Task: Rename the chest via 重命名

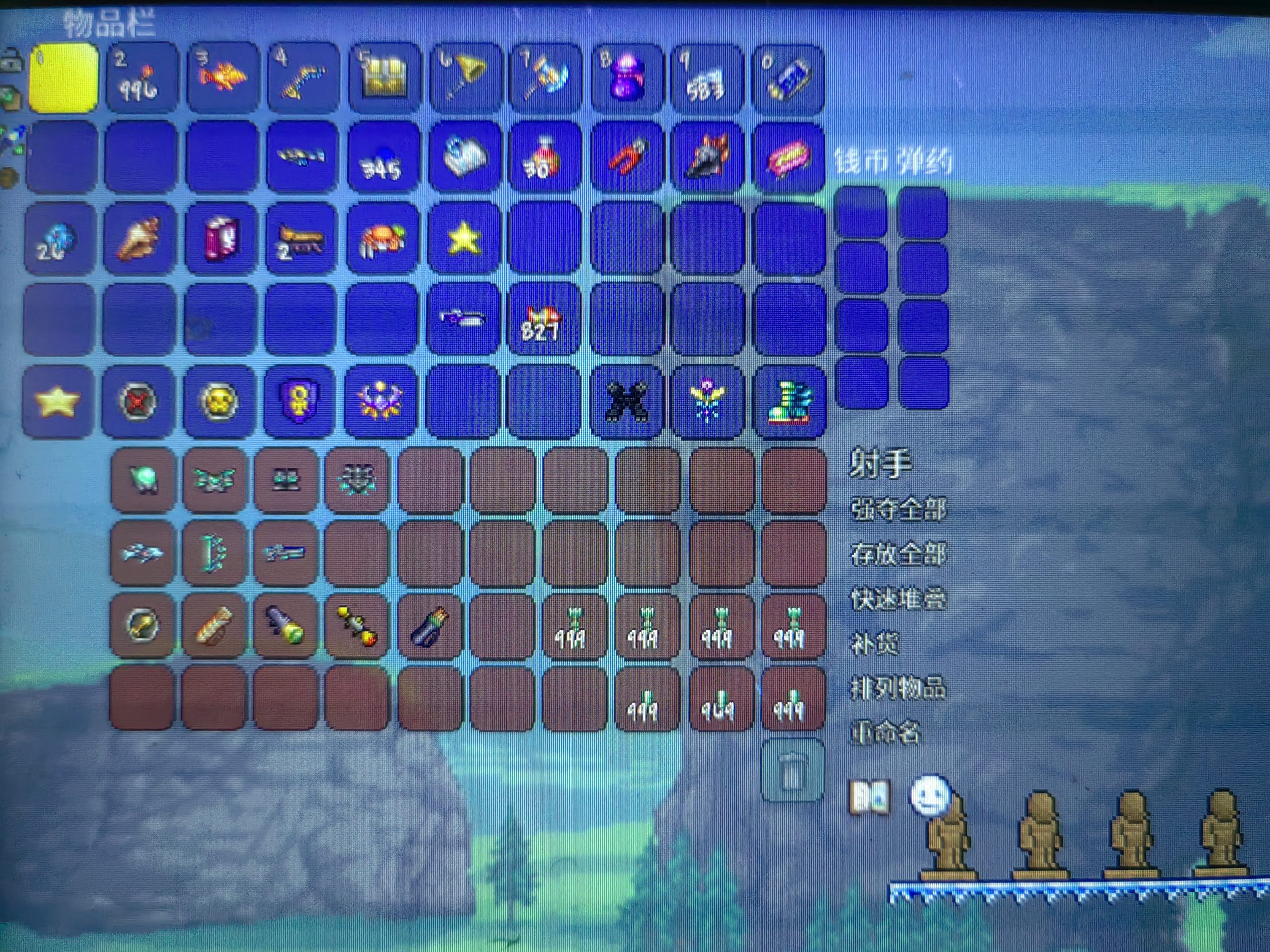Action: tap(886, 733)
